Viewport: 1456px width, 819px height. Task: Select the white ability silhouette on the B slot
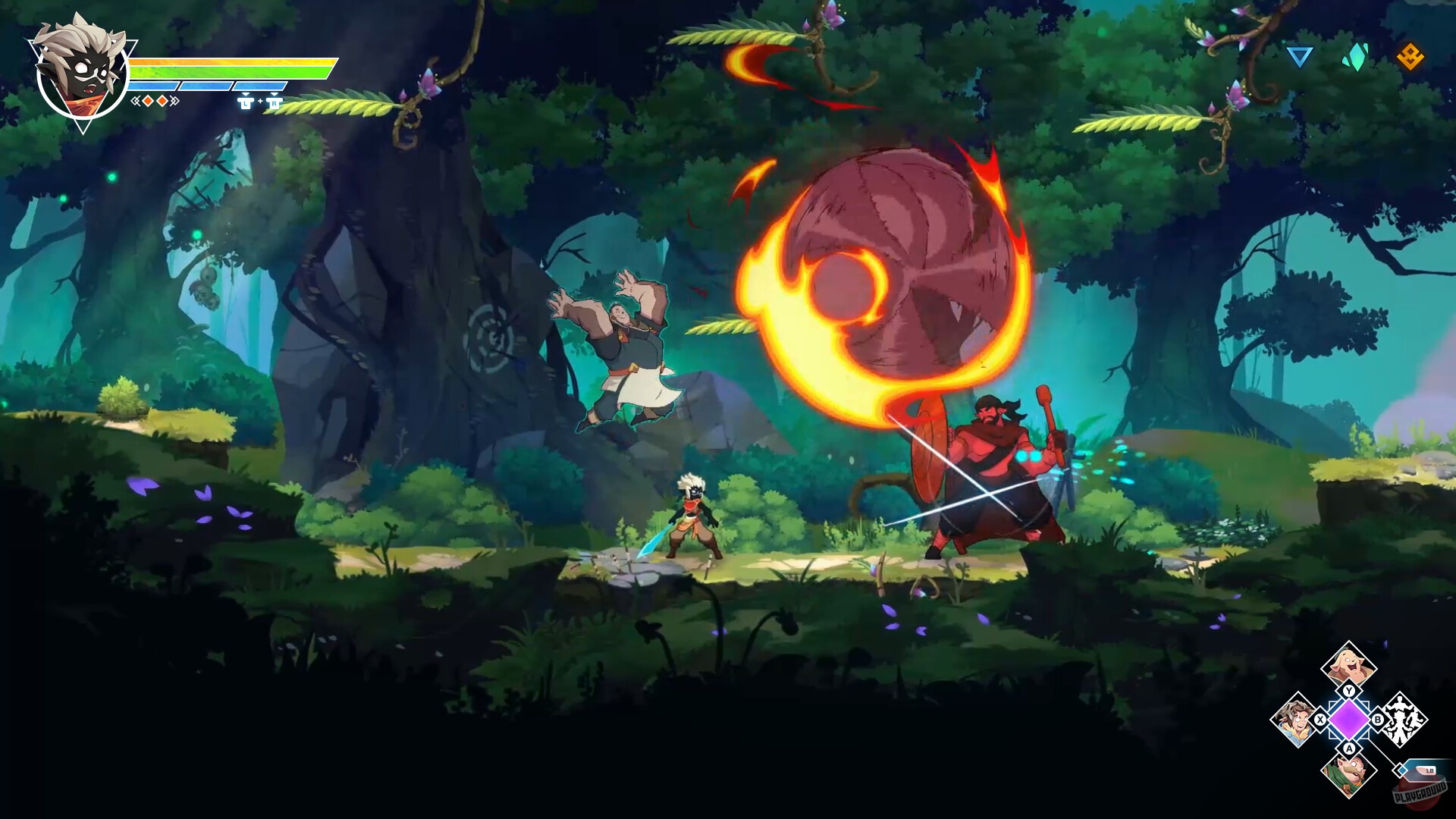(1401, 719)
